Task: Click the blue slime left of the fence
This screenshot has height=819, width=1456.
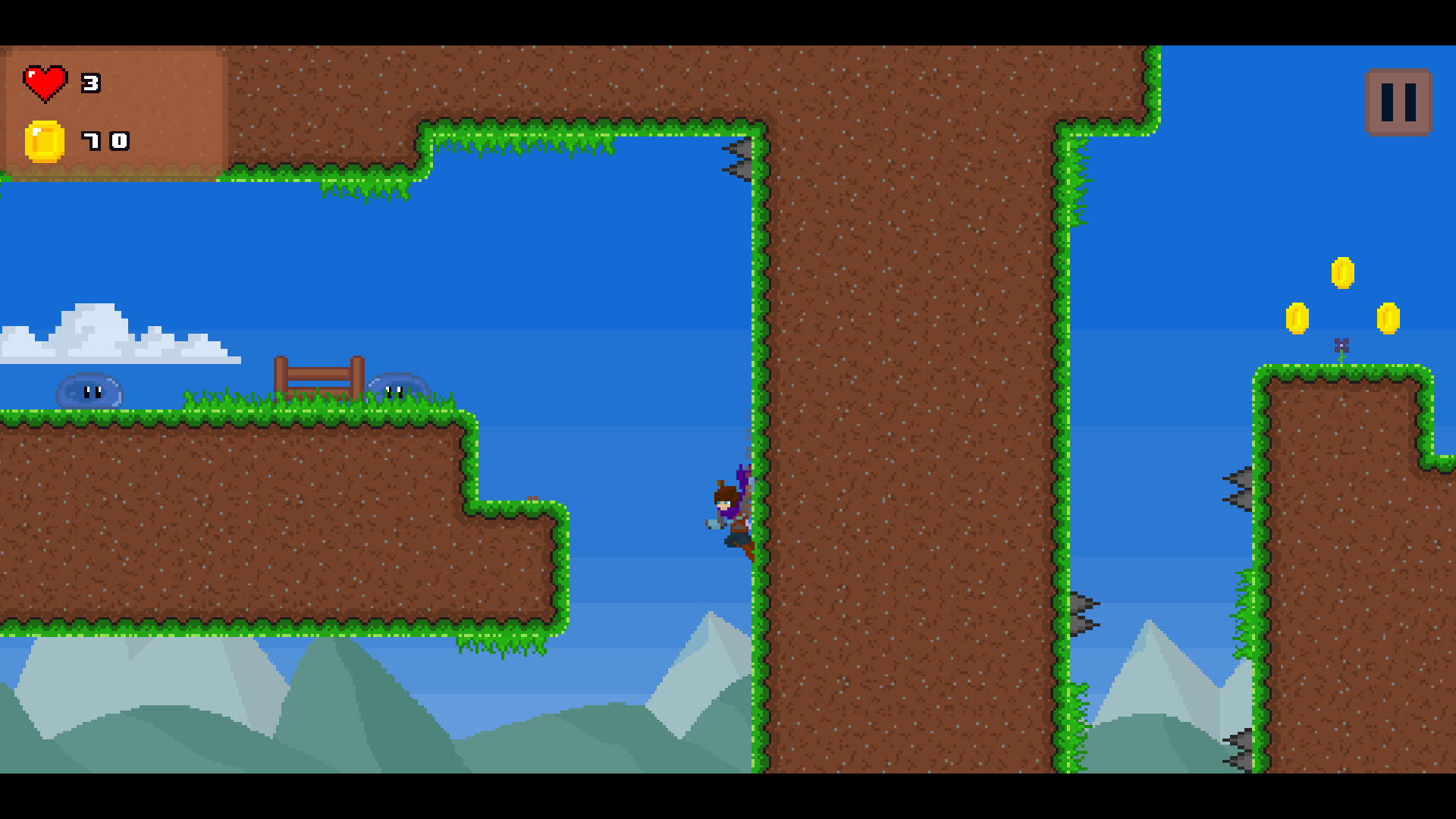Action: pyautogui.click(x=91, y=388)
